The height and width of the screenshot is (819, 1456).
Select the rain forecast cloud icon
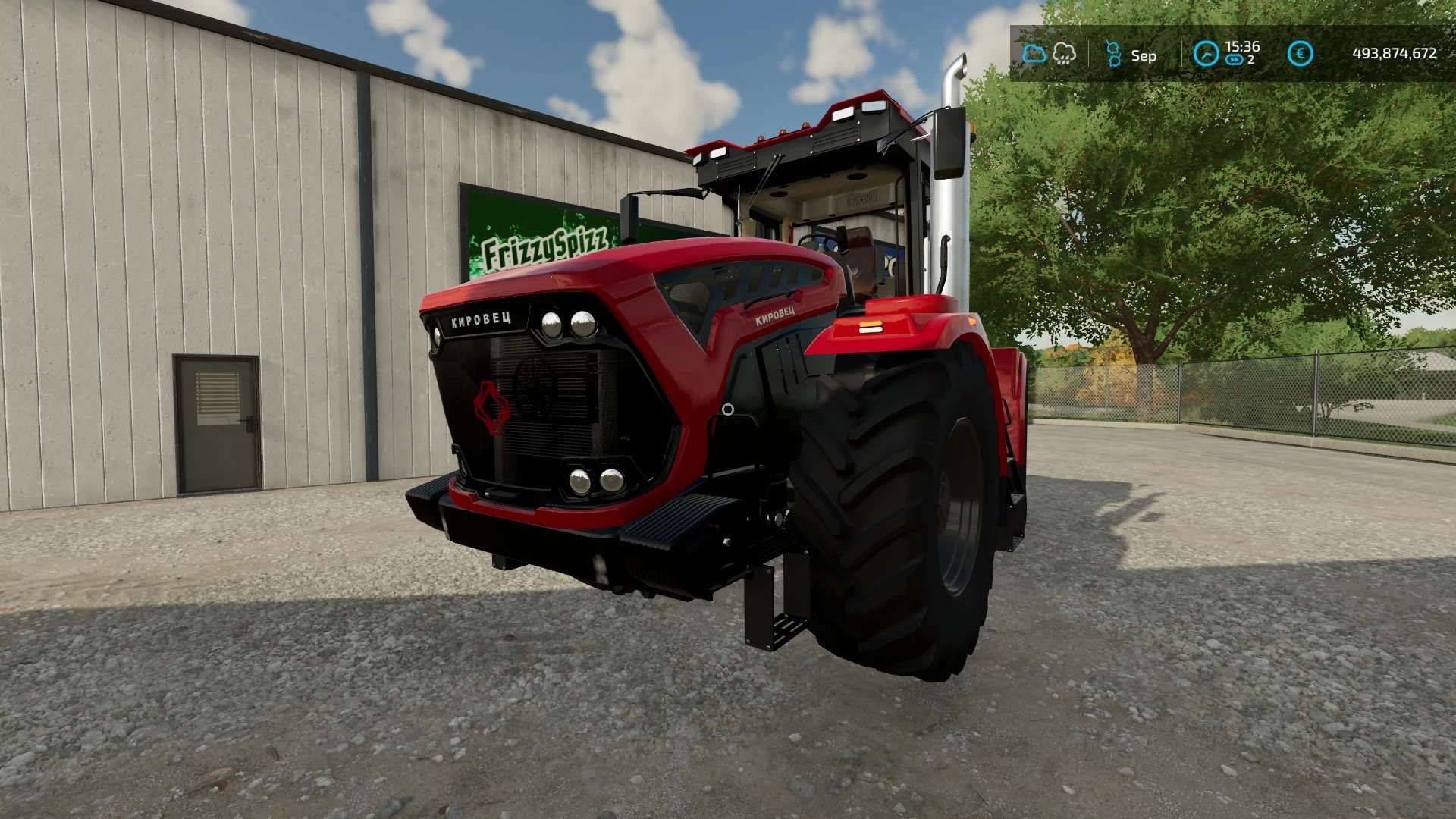pyautogui.click(x=1065, y=53)
